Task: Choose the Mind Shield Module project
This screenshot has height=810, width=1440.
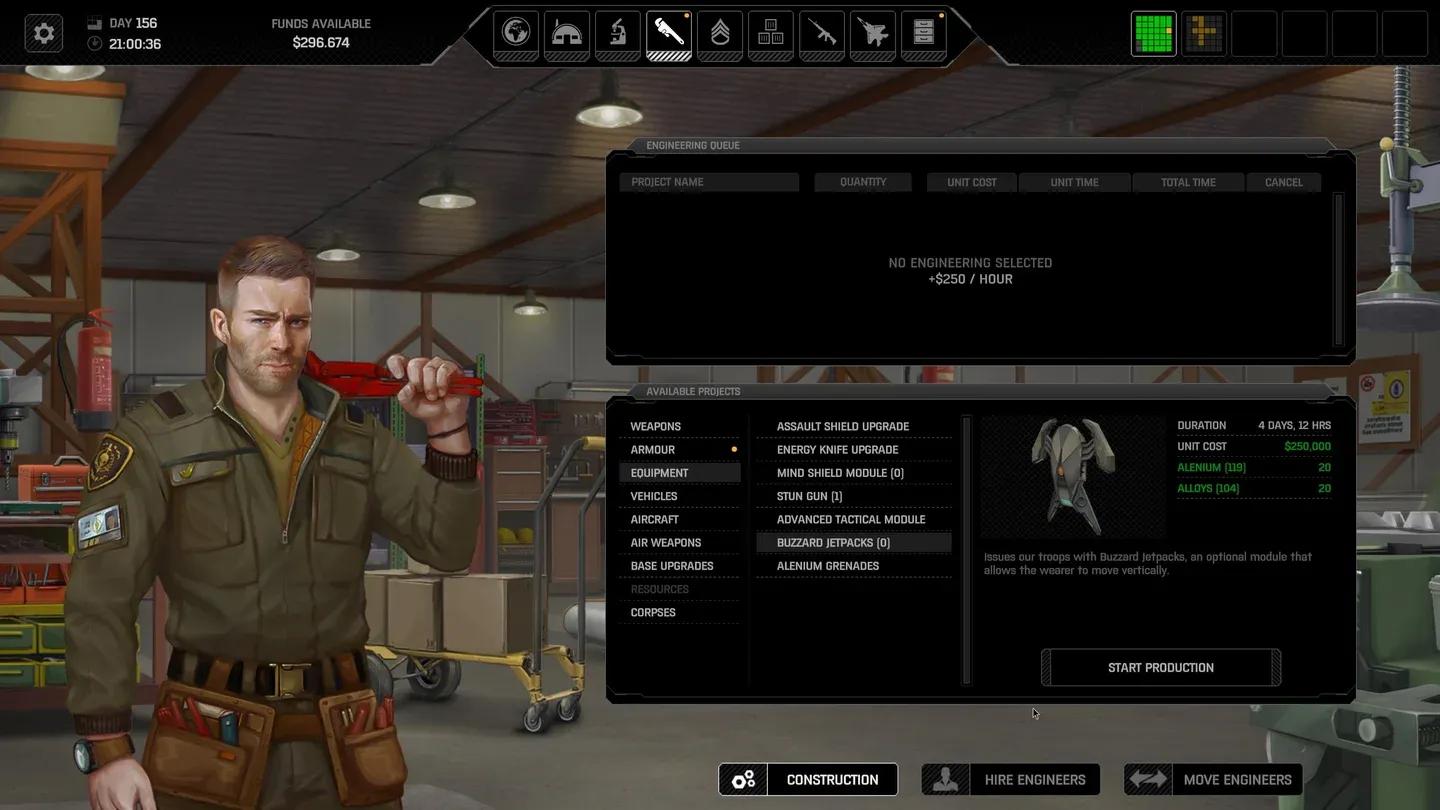Action: [840, 473]
